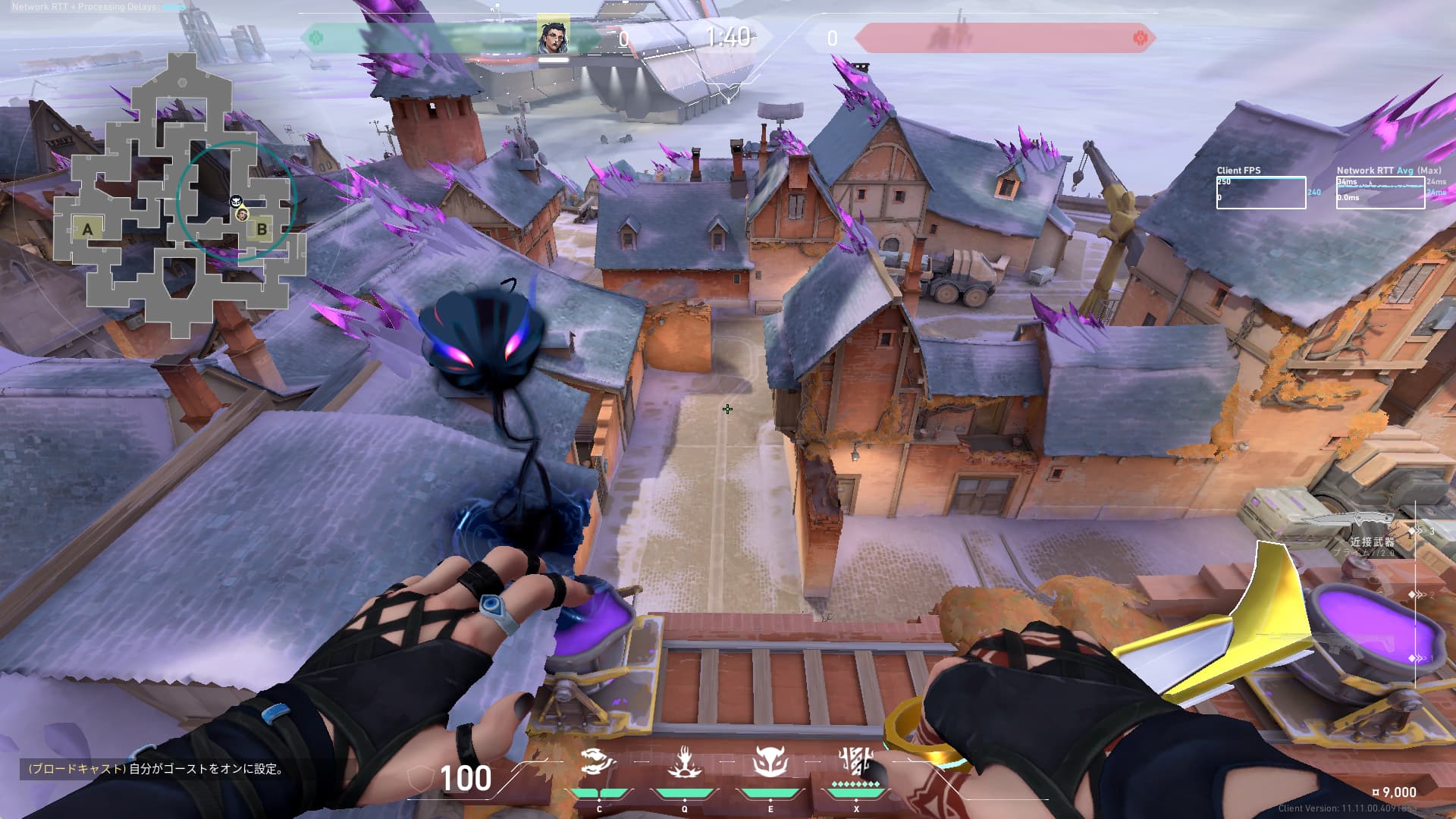1456x819 pixels.
Task: Select the B site marker on minimap
Action: (x=262, y=228)
